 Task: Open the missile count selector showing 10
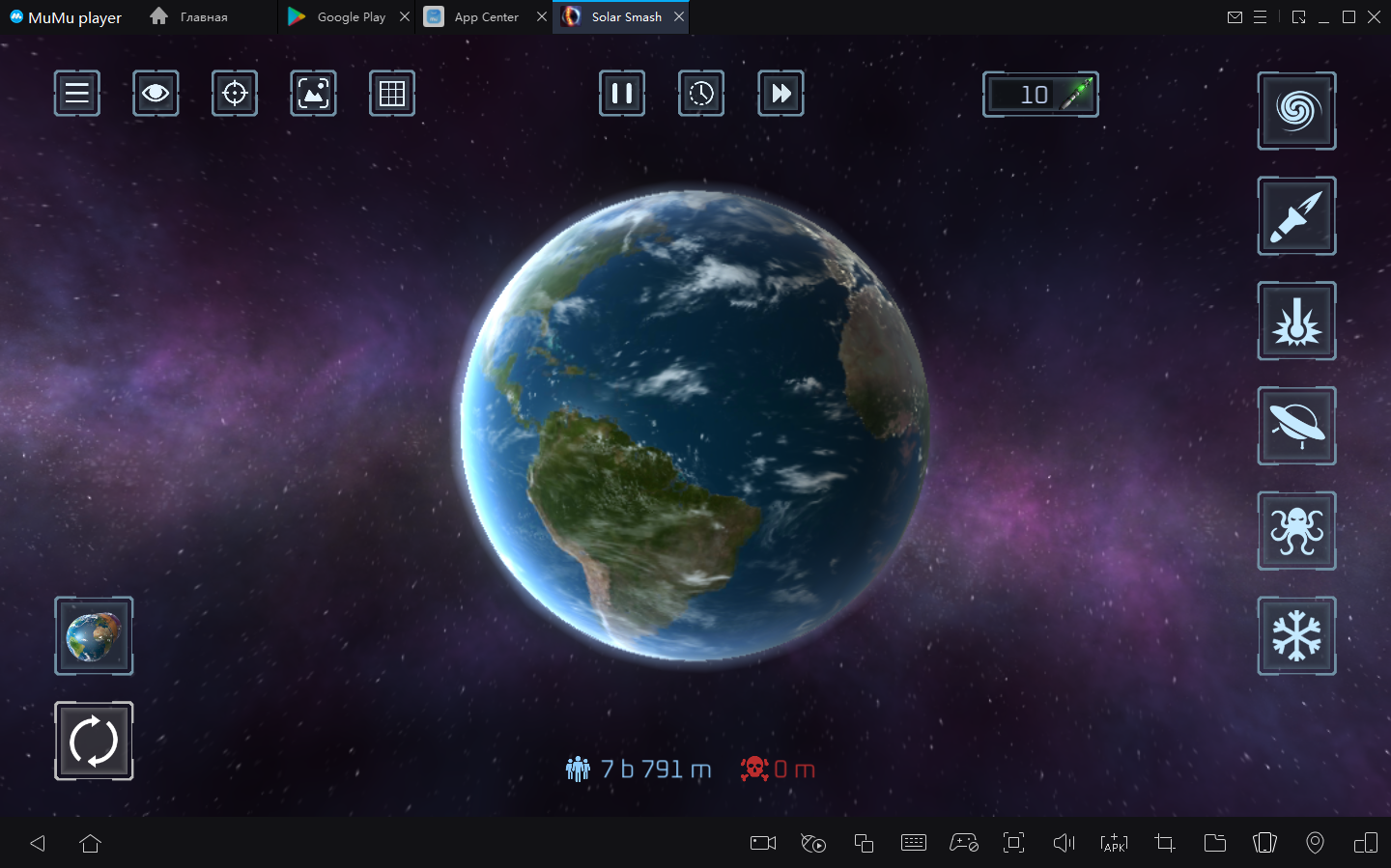(1040, 95)
